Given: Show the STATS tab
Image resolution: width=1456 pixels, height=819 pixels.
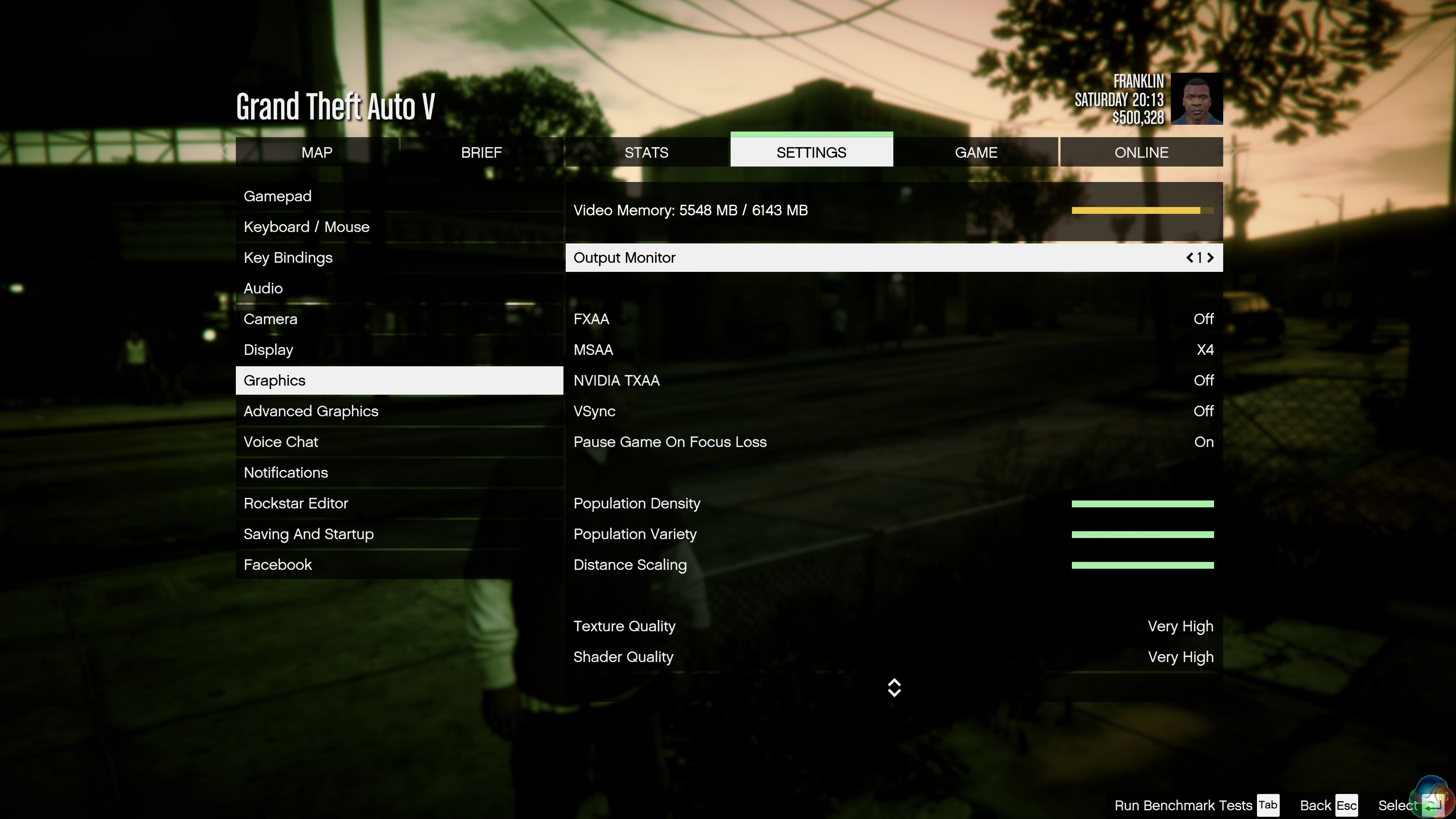Looking at the screenshot, I should 646,152.
